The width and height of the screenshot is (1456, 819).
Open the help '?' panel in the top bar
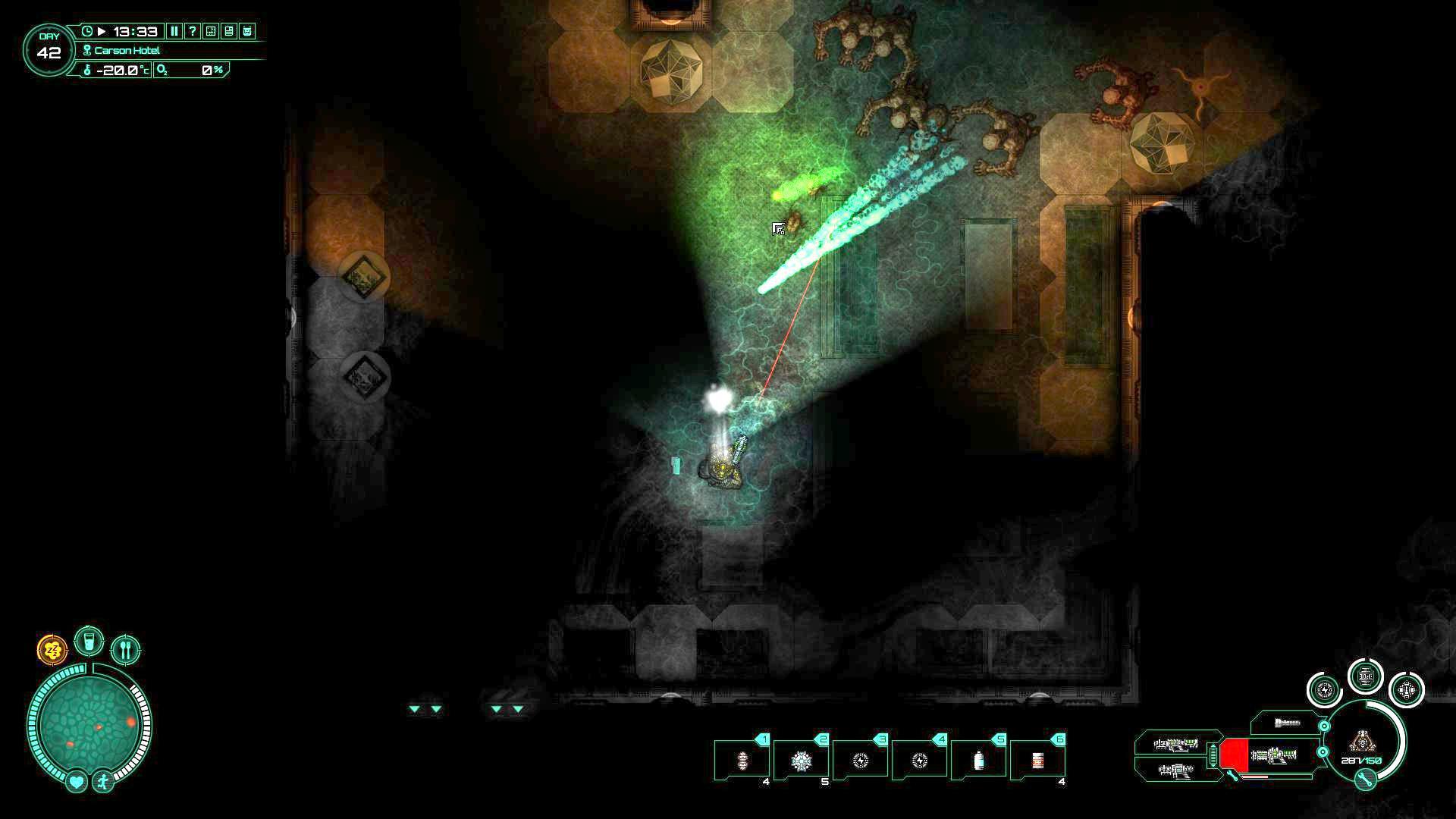pos(193,32)
